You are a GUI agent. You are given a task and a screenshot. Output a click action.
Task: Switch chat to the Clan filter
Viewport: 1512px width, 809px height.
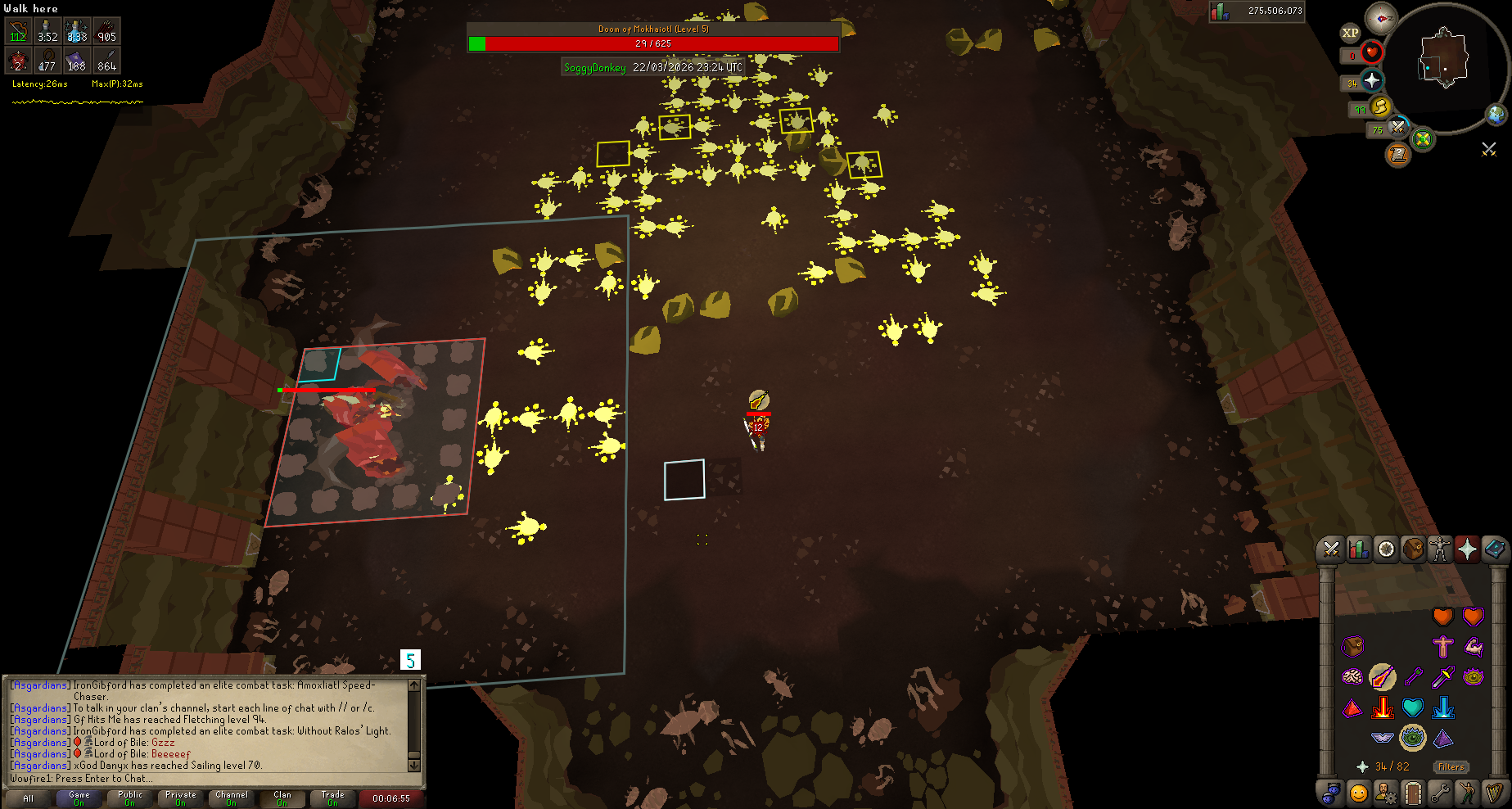coord(282,798)
